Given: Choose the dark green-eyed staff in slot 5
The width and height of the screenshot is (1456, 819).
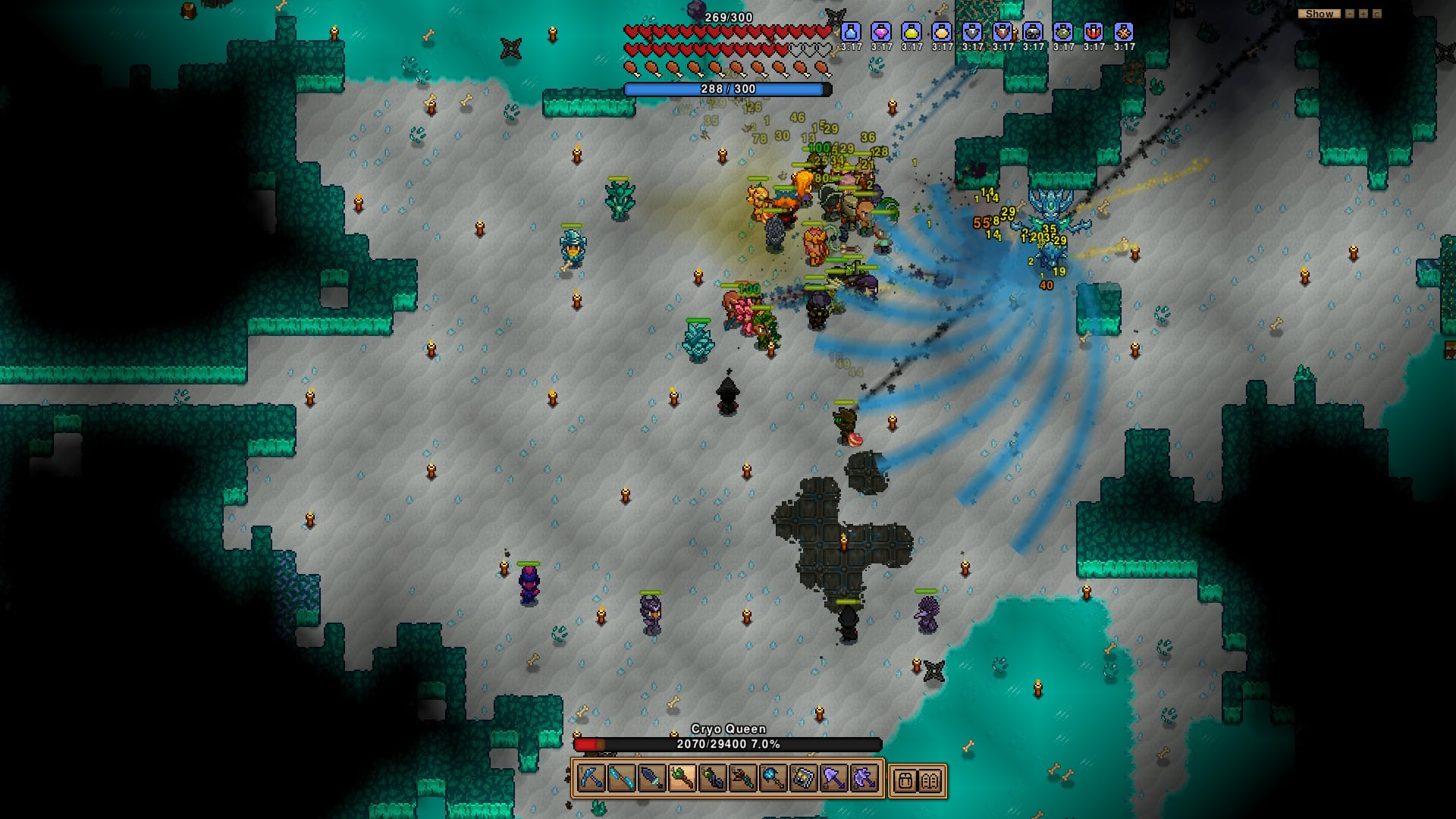Looking at the screenshot, I should click(712, 779).
